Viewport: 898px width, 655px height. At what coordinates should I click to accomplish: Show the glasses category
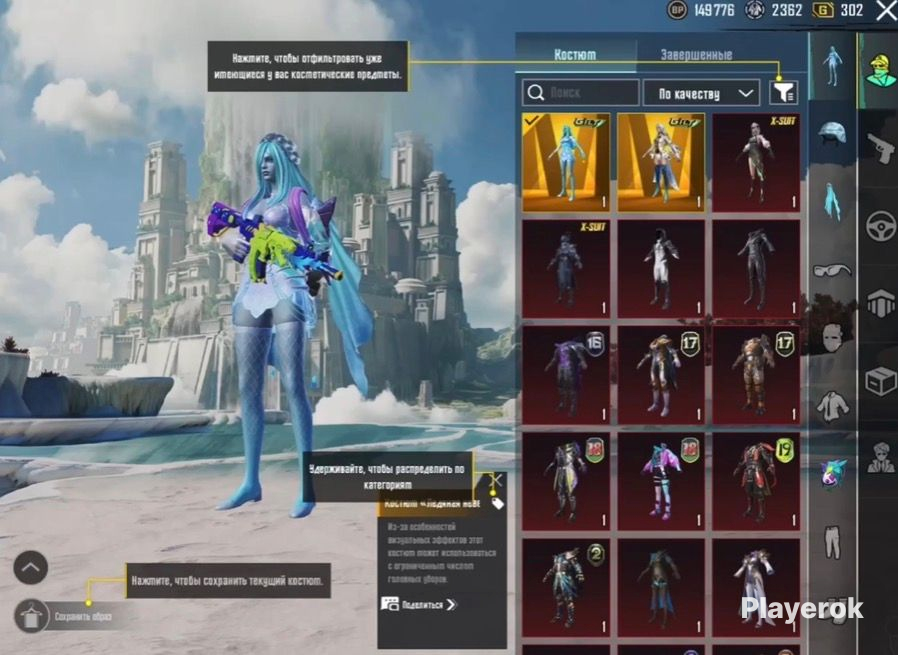pos(832,270)
